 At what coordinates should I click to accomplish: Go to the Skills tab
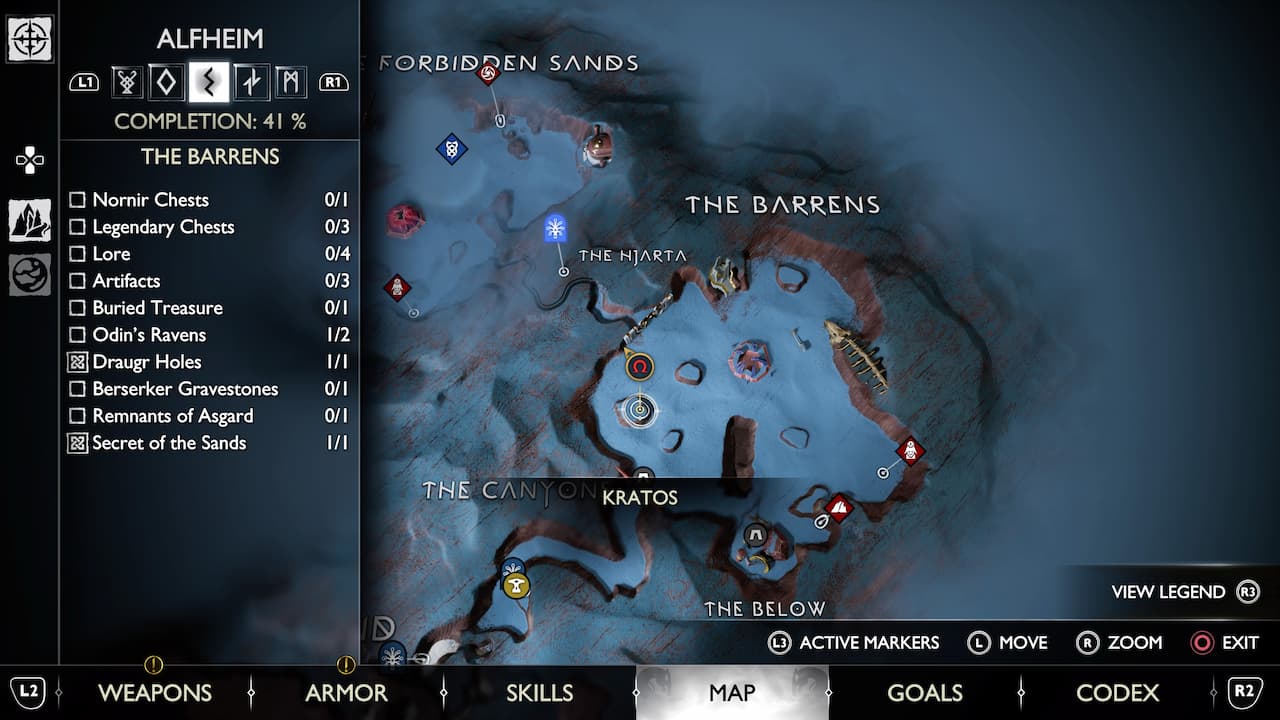tap(539, 692)
